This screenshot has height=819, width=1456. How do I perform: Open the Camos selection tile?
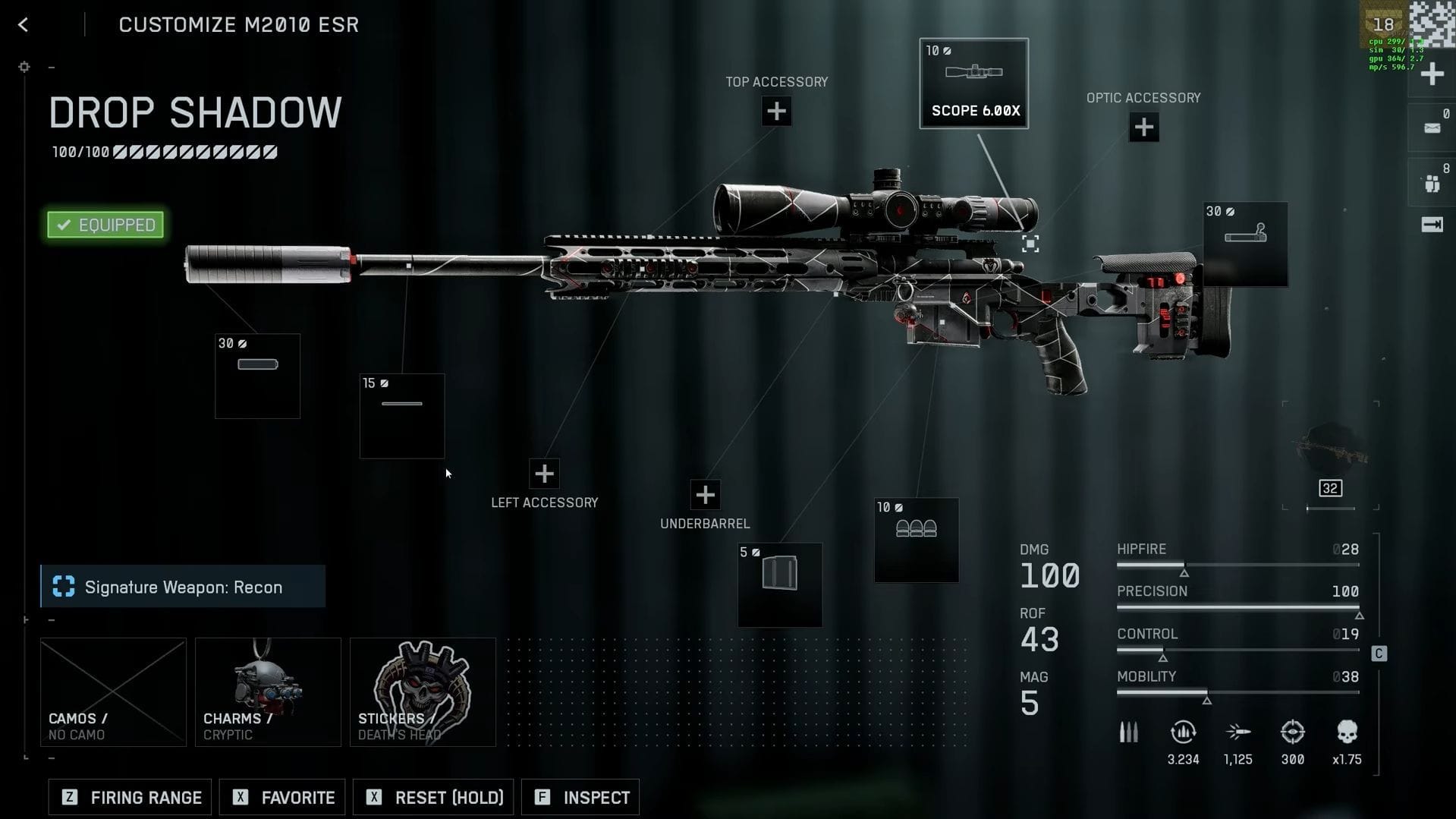pyautogui.click(x=113, y=691)
